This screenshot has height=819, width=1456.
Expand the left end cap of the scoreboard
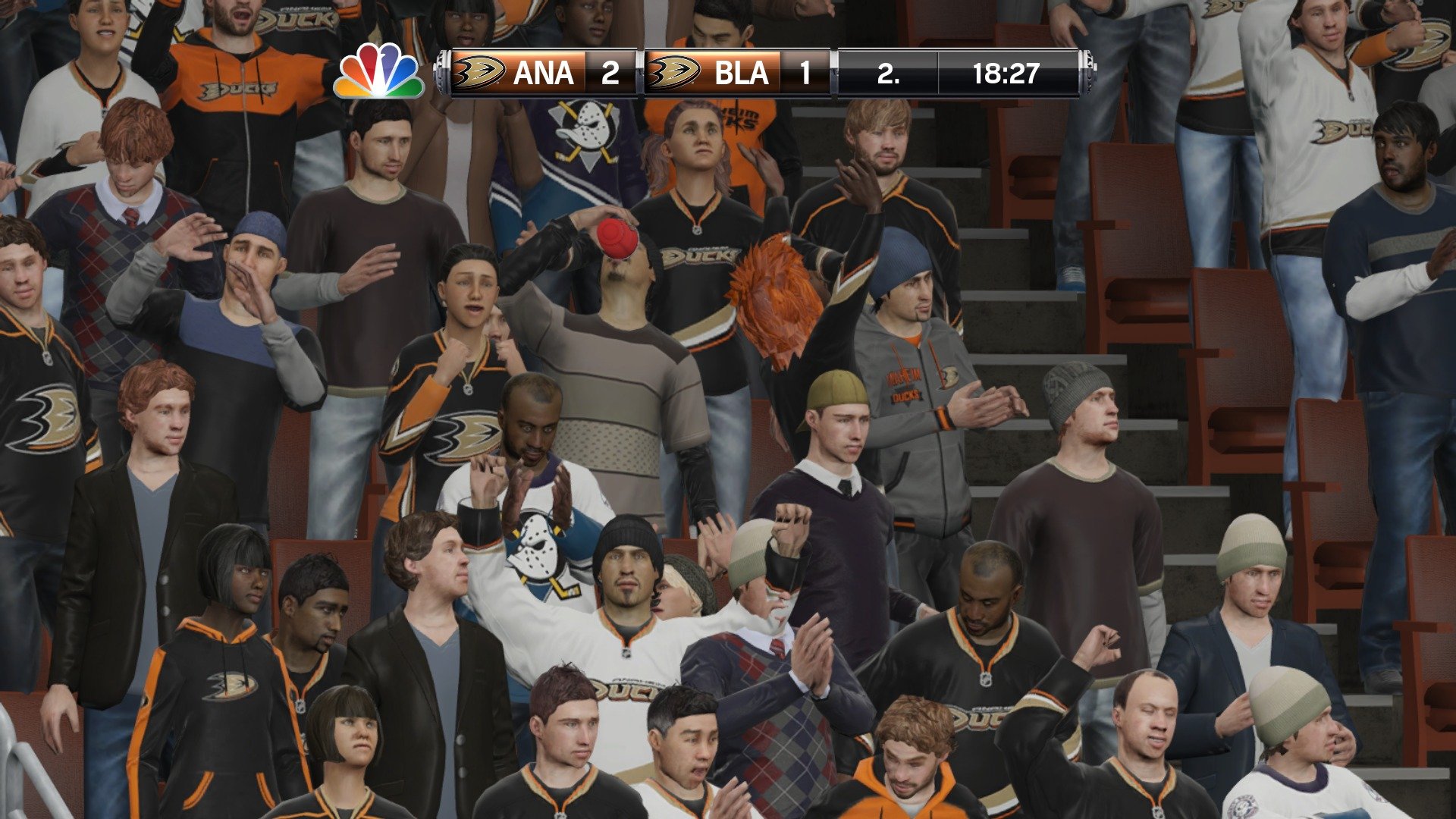441,74
